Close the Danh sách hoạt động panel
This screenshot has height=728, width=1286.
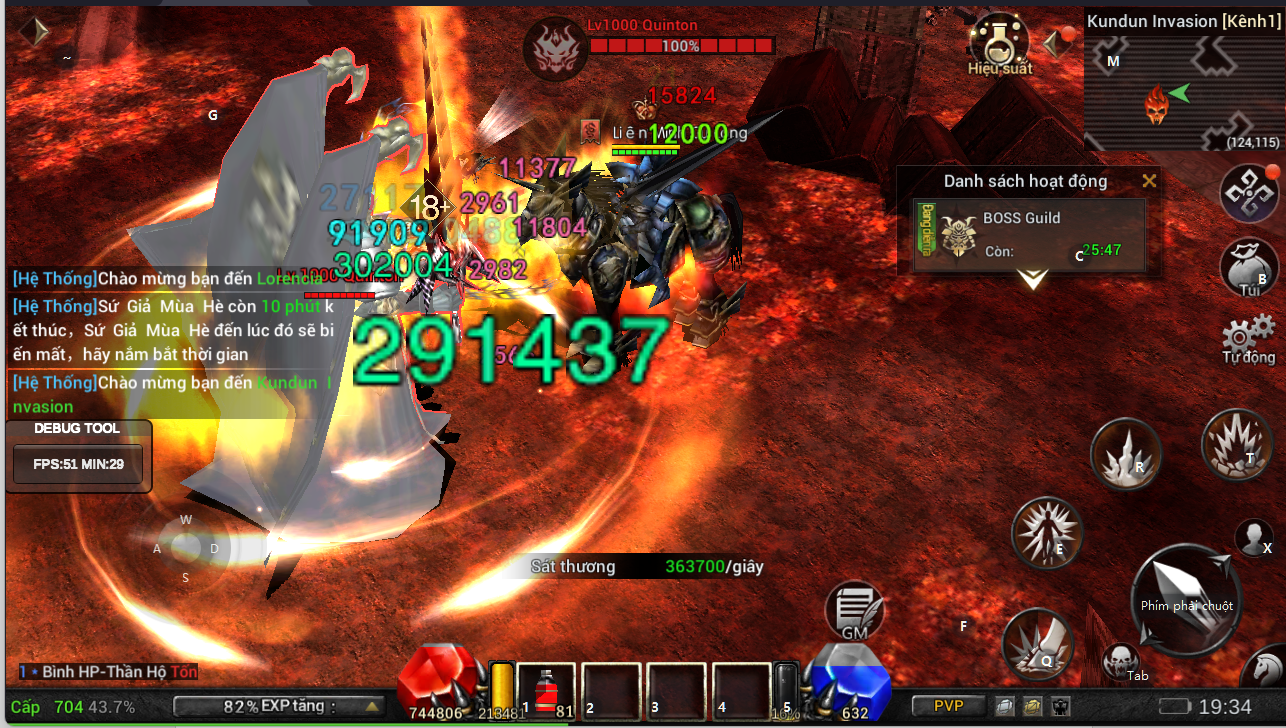[x=1149, y=181]
